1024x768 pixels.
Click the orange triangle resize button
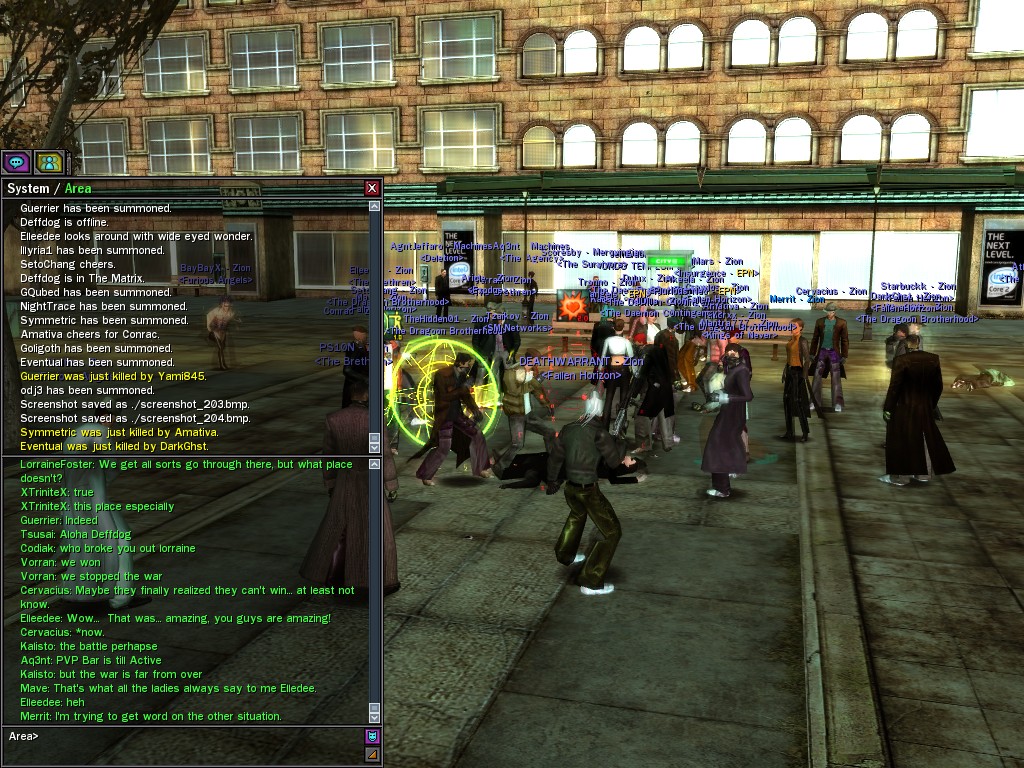point(372,754)
